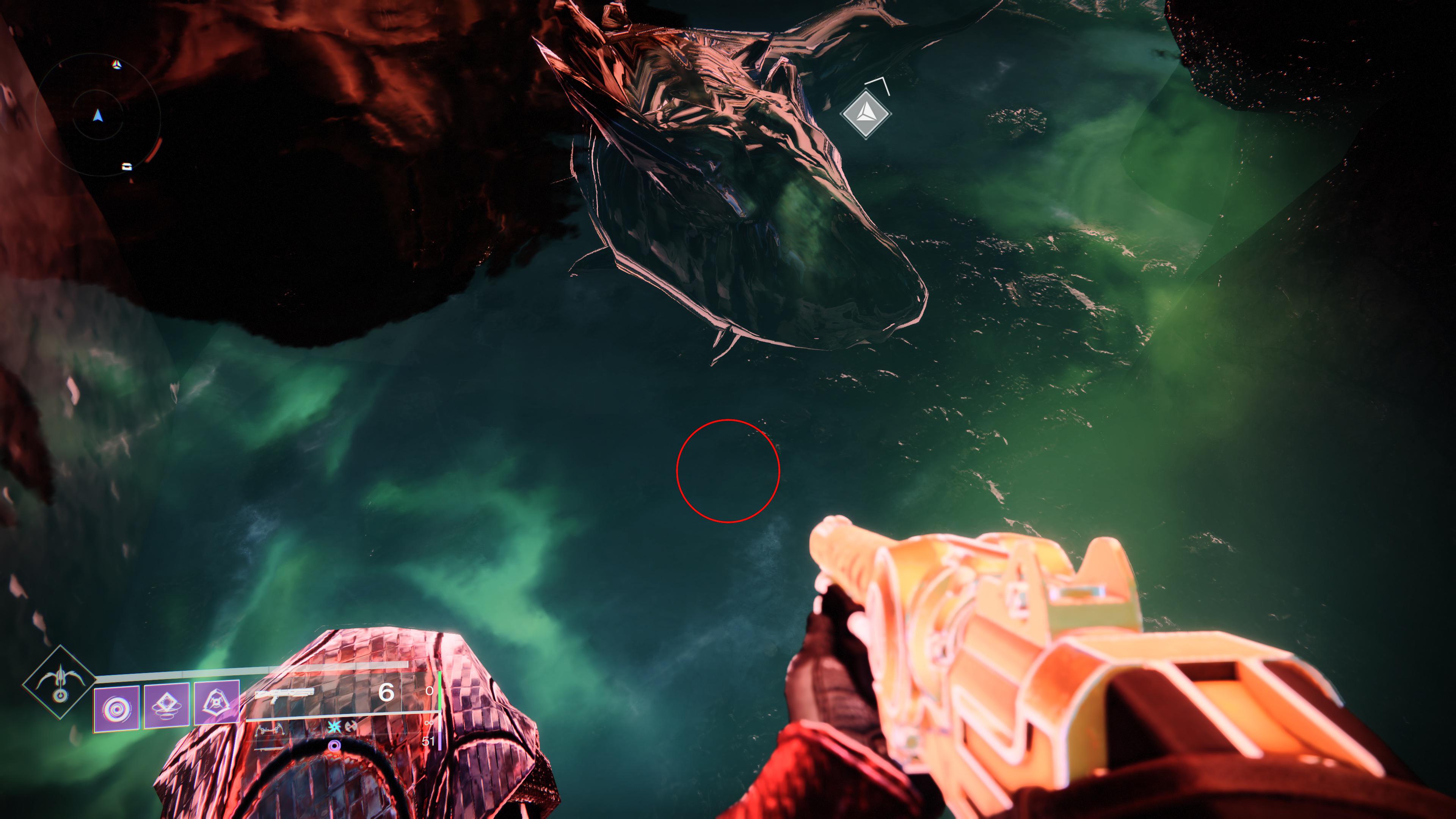The width and height of the screenshot is (1456, 819).
Task: Click the player arrow in the radar center
Action: [x=98, y=116]
